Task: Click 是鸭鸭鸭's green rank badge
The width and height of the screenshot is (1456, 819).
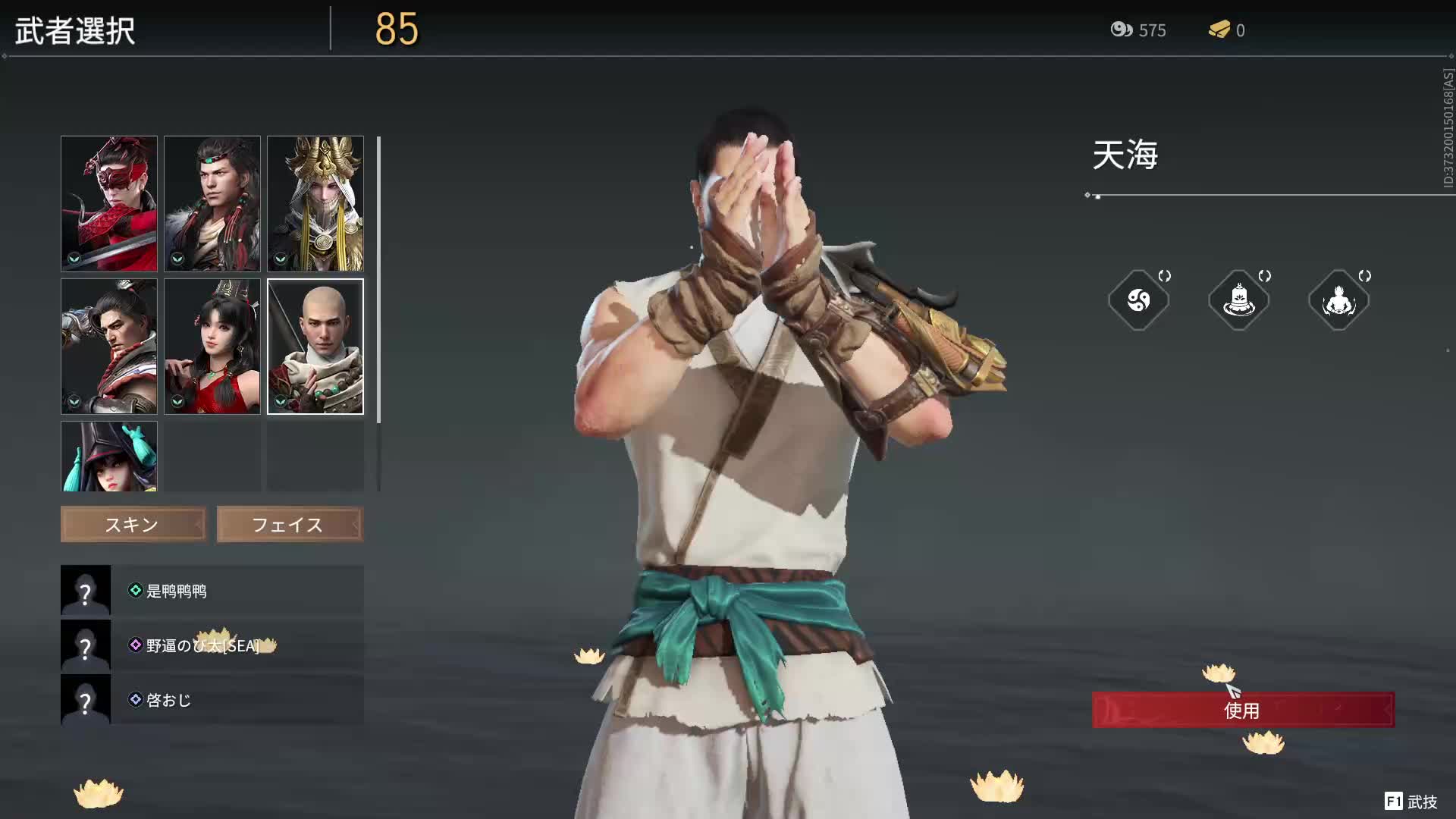Action: click(x=135, y=591)
